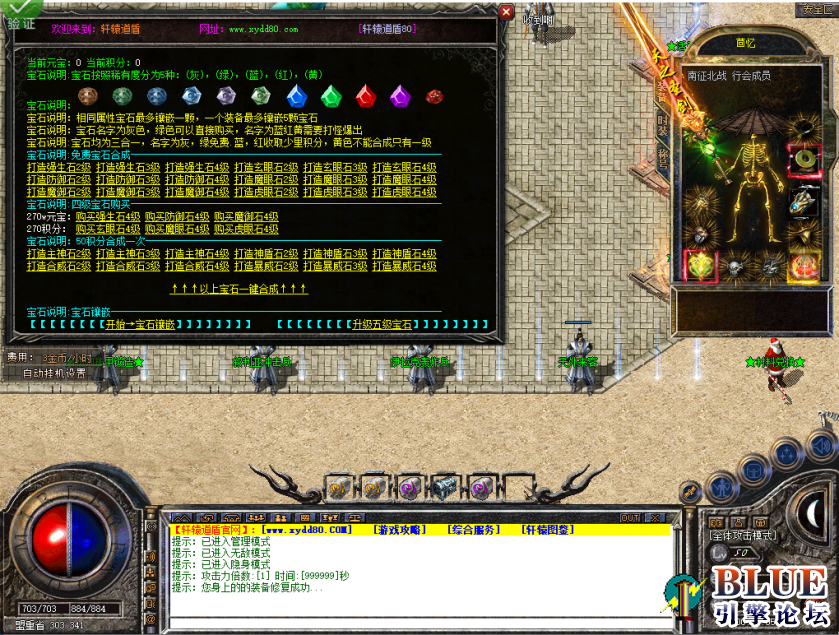Viewport: 839px width, 635px height.
Task: Select 打造主神石2级 synthesis link
Action: tap(59, 254)
